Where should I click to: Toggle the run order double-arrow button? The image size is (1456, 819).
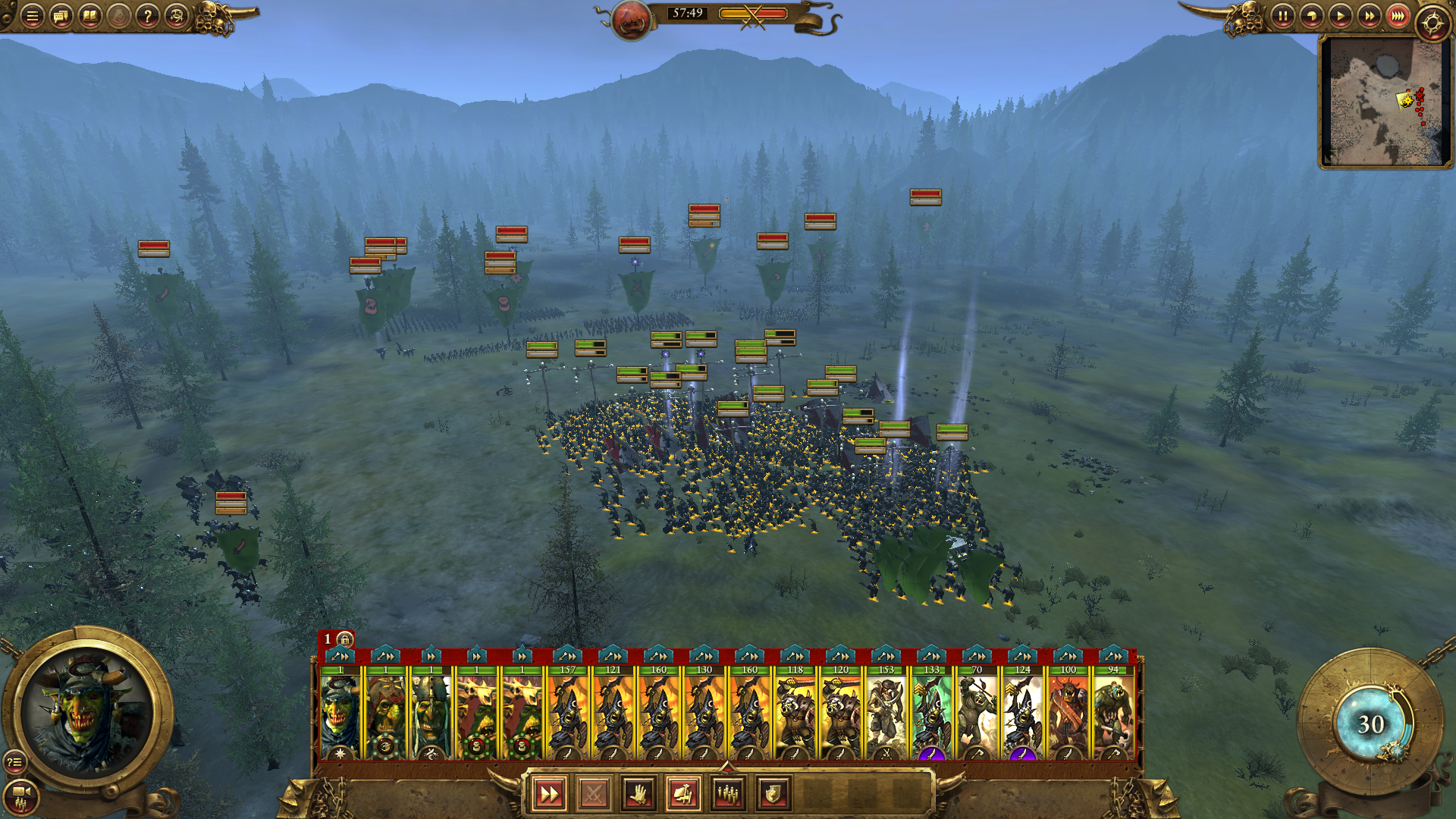pos(548,794)
